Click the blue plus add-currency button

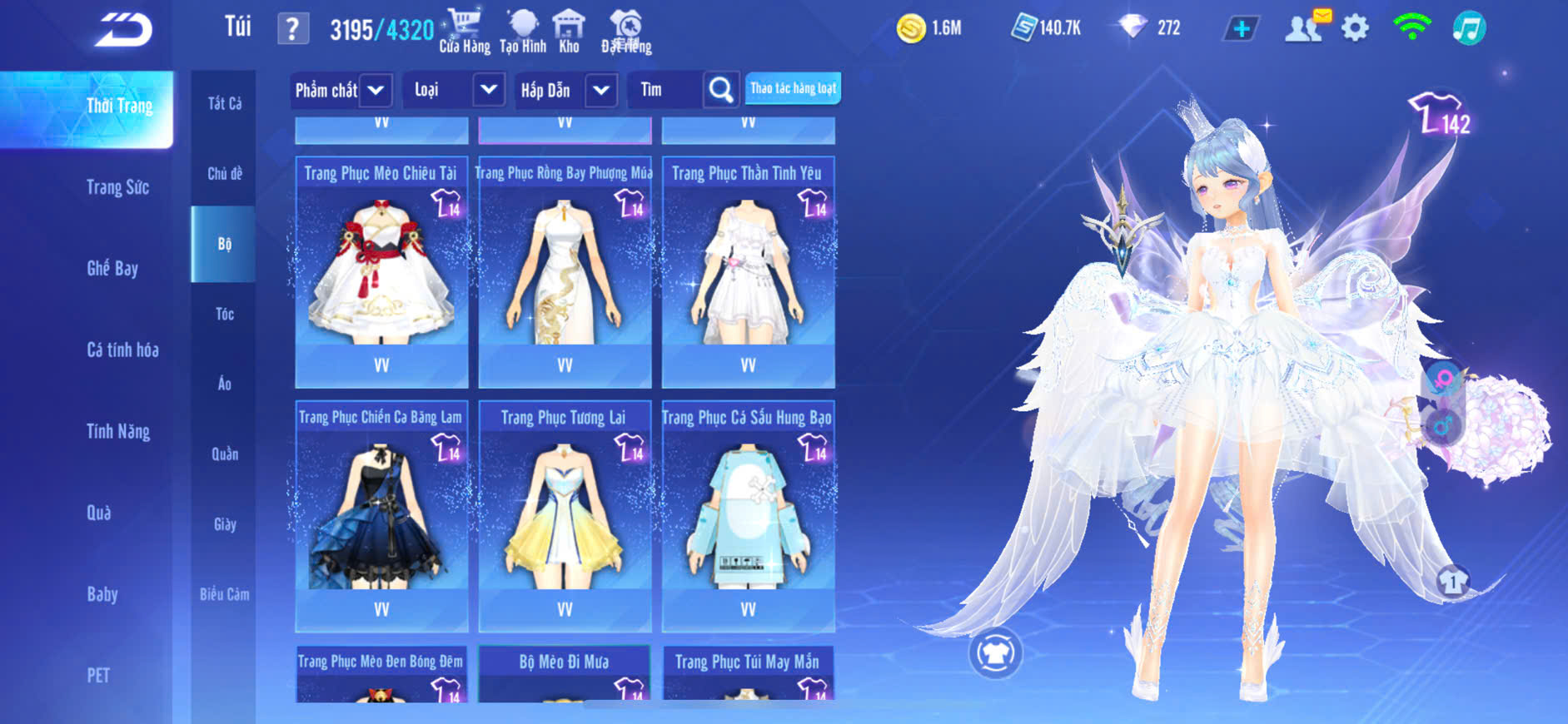(x=1241, y=28)
